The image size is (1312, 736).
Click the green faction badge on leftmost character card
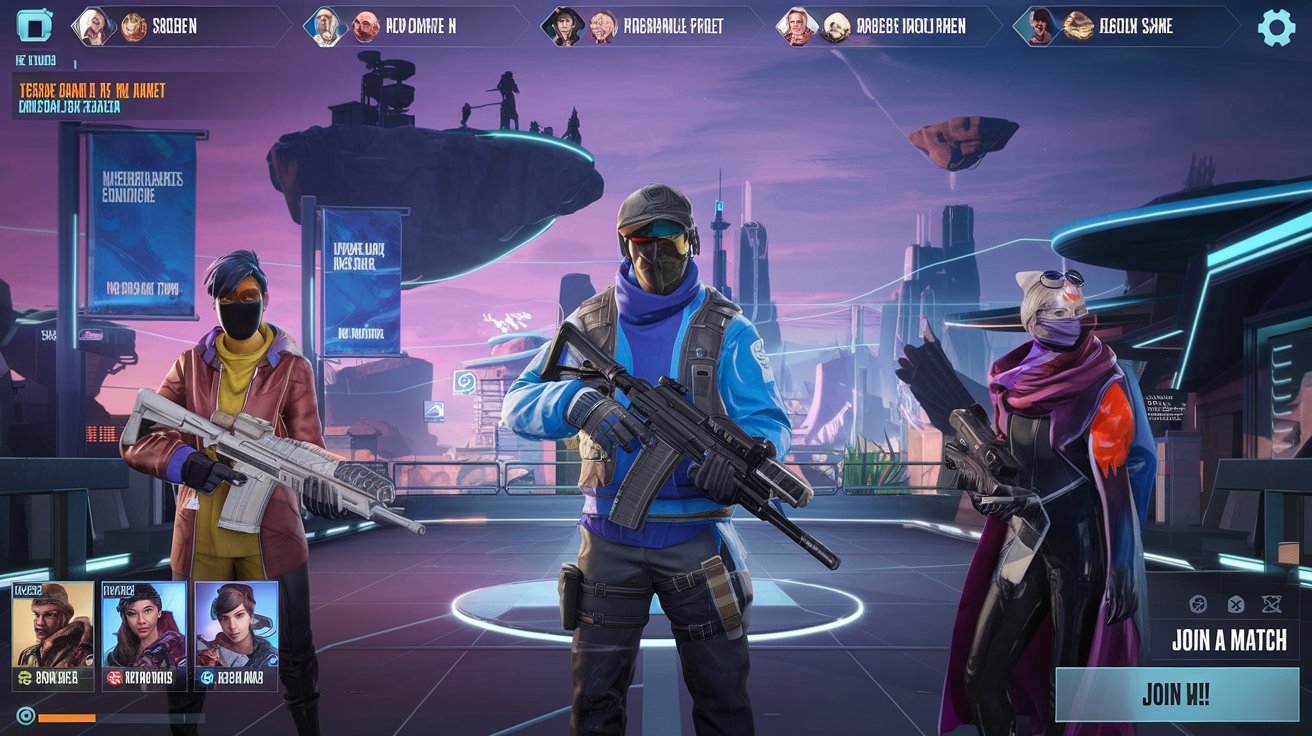[x=25, y=676]
